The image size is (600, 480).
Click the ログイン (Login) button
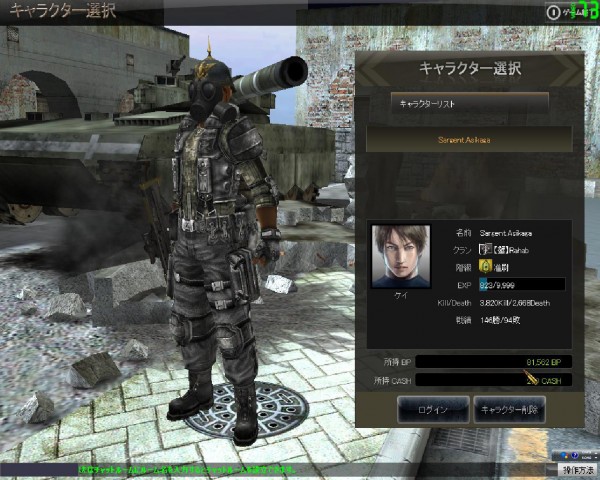click(433, 409)
